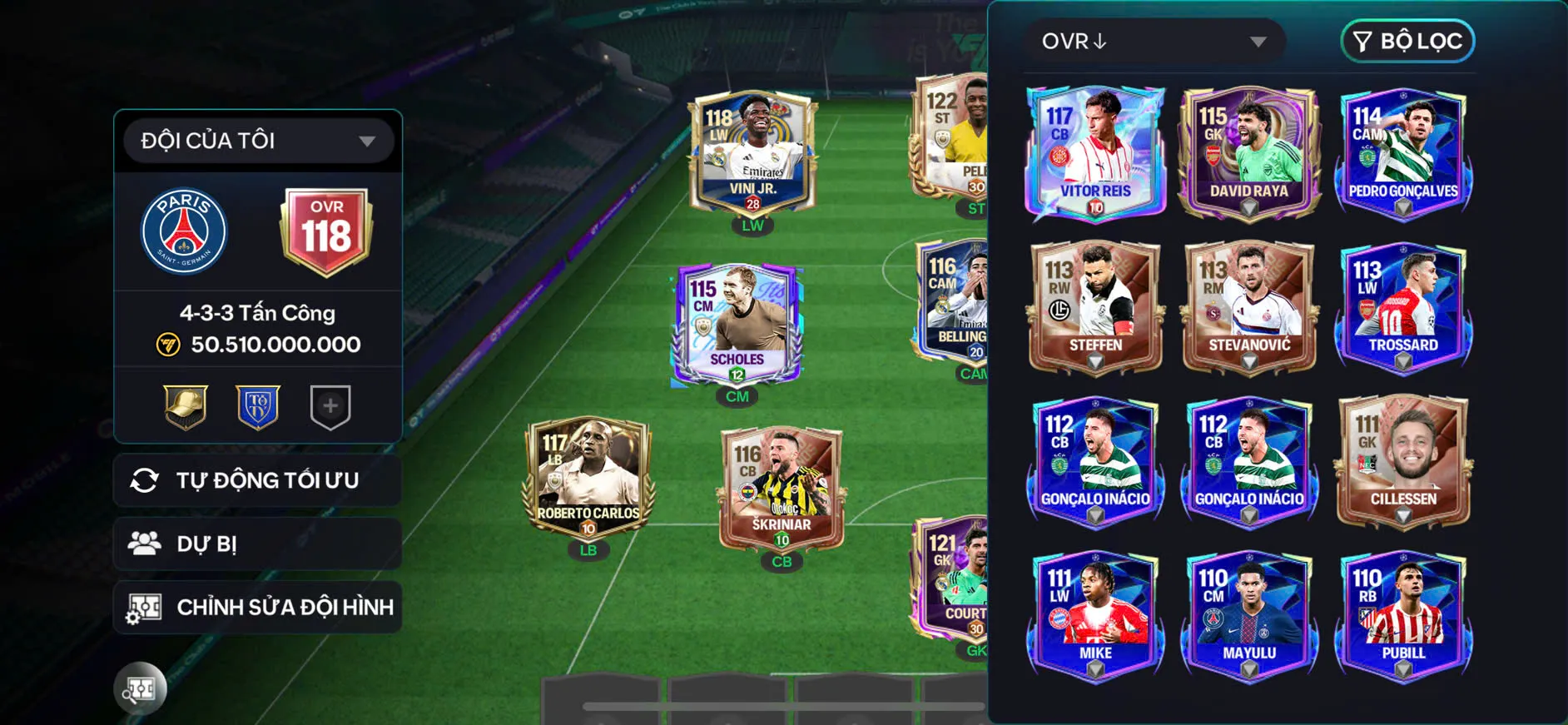Open the Bộ Lọc filter
This screenshot has width=1568, height=725.
click(x=1407, y=42)
